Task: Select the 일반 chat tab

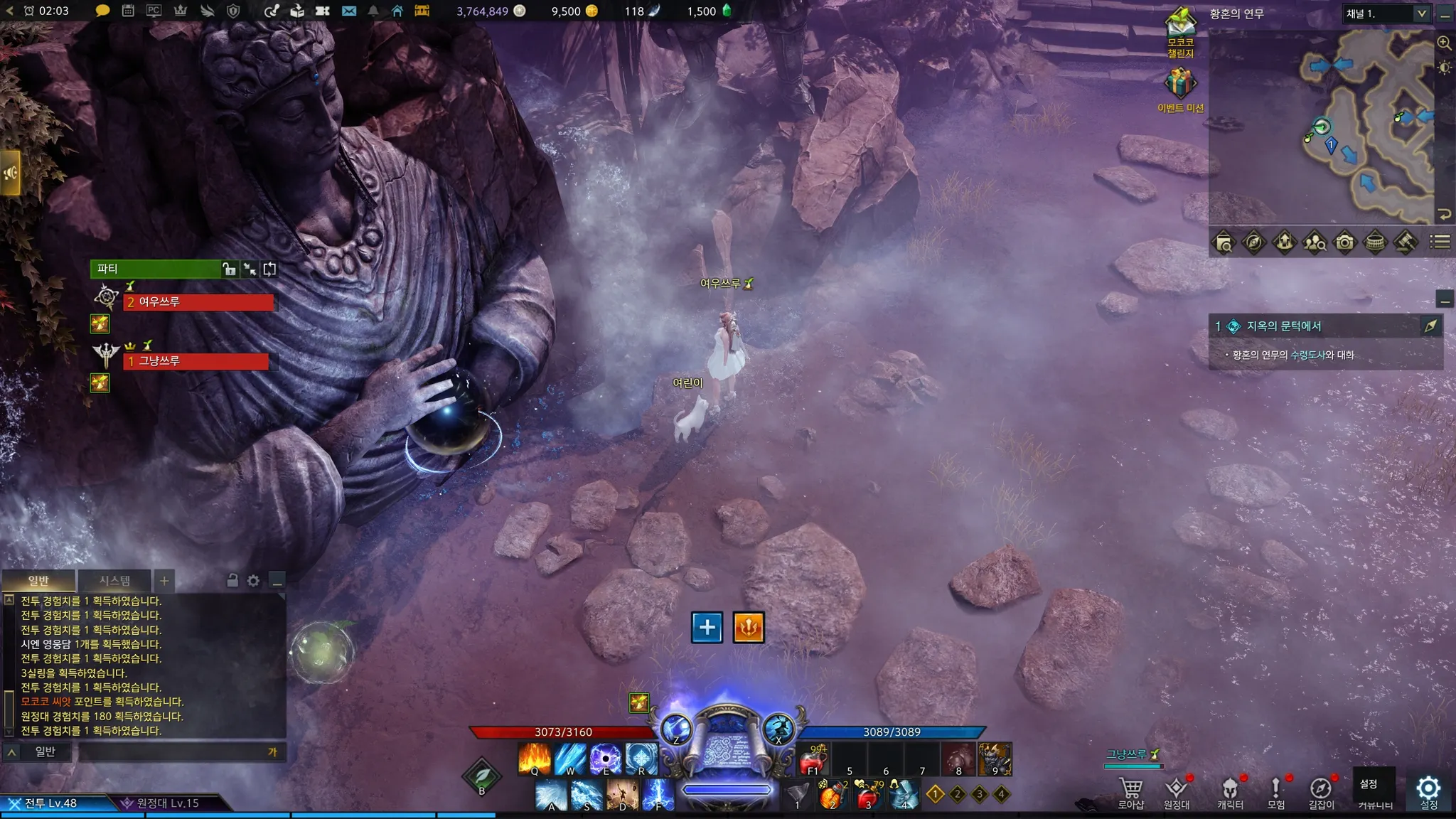Action: tap(38, 581)
